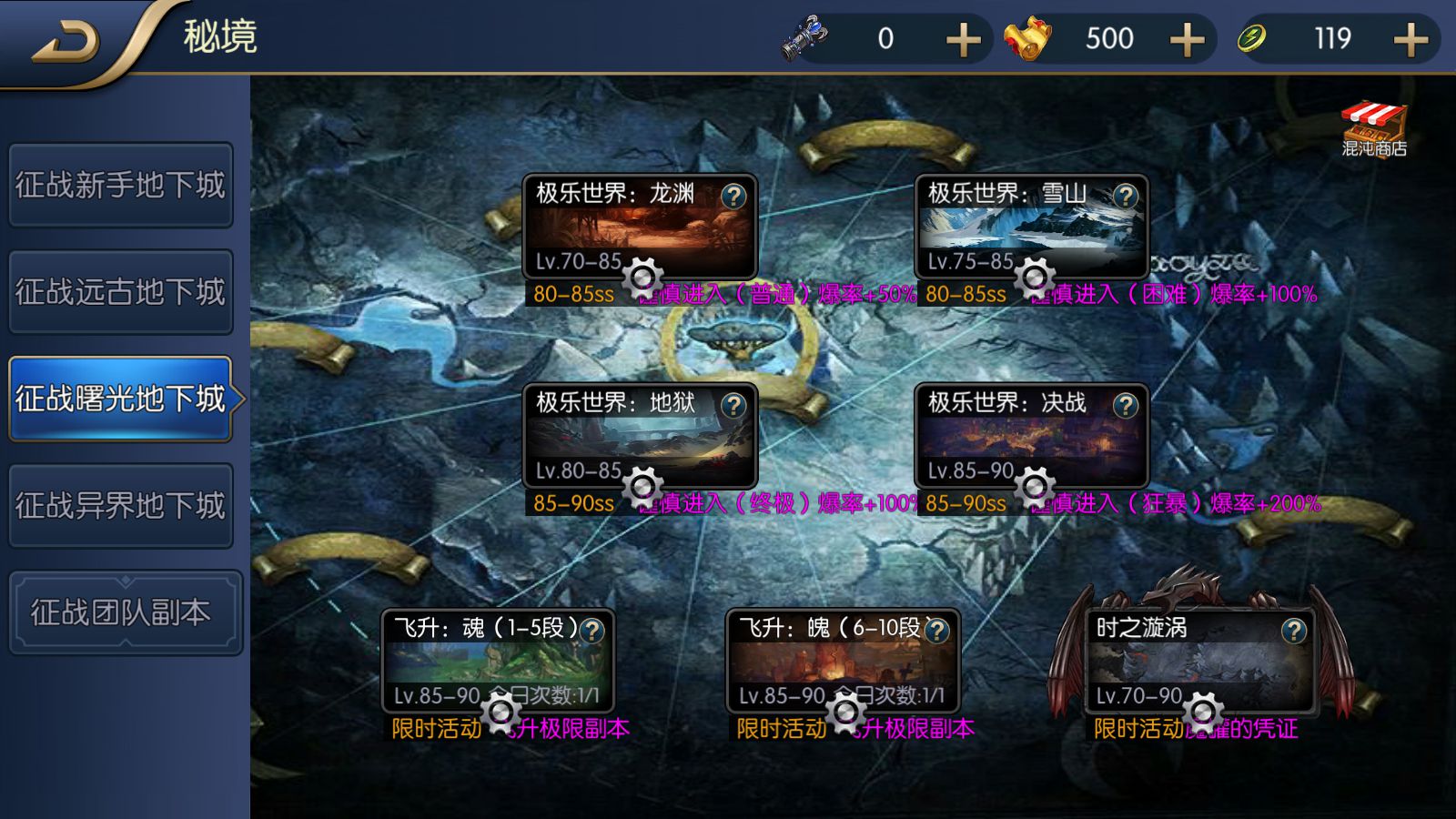Open the 征战团队副本 section
The width and height of the screenshot is (1456, 819).
(x=121, y=612)
